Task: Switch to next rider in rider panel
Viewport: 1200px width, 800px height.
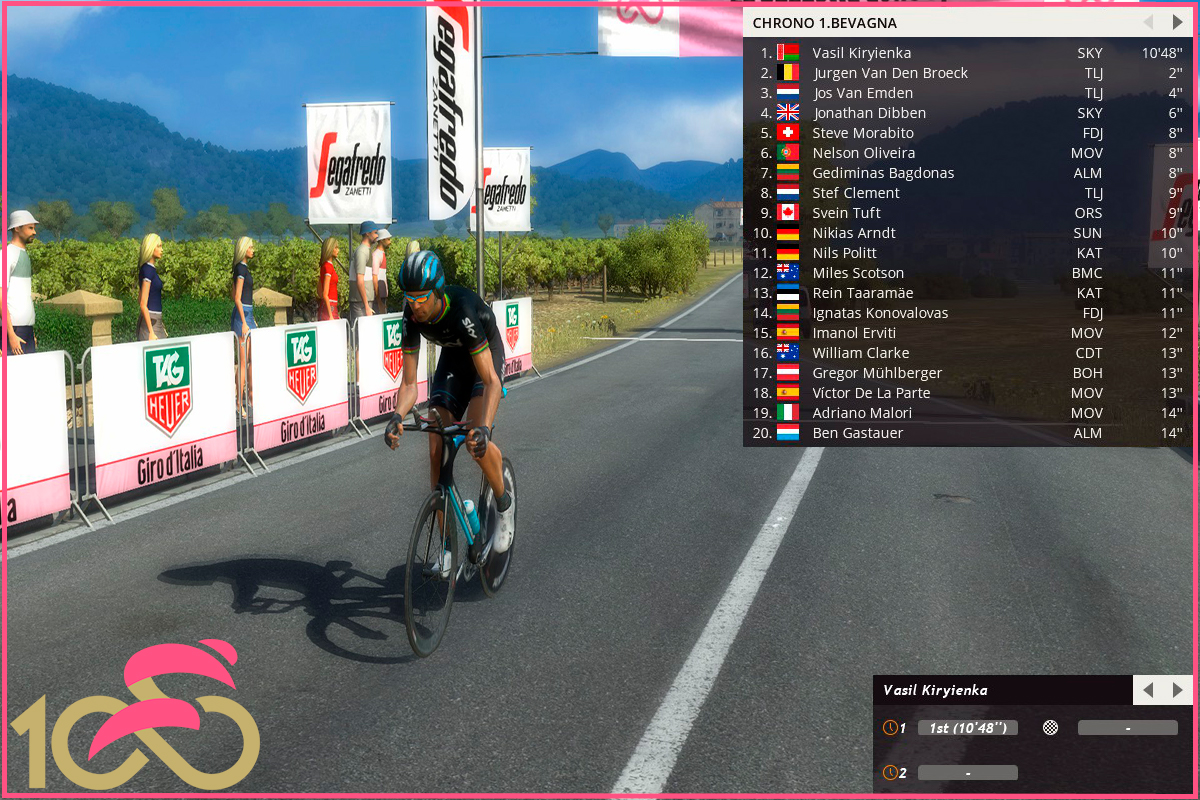Action: pyautogui.click(x=1177, y=690)
